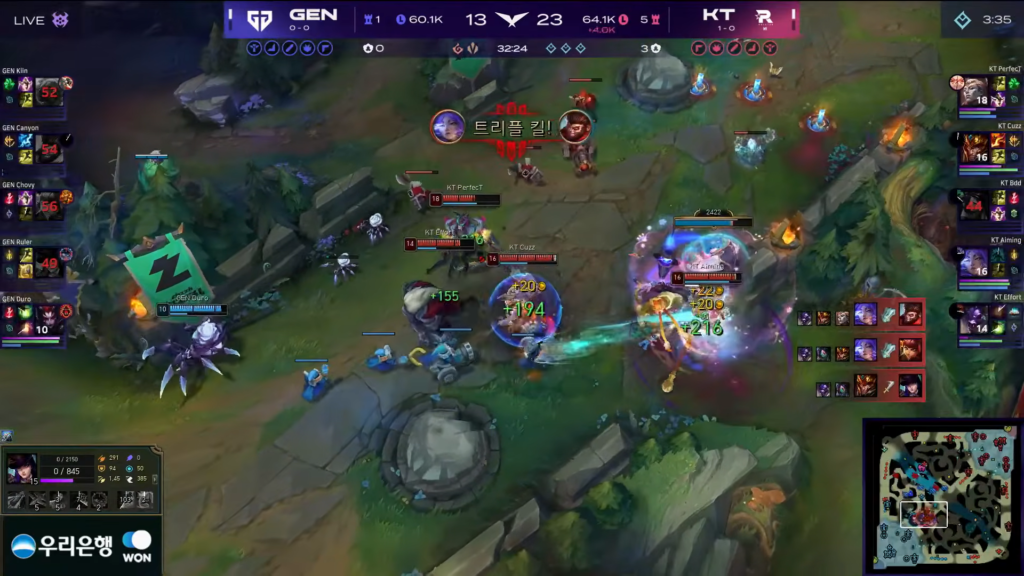This screenshot has width=1024, height=576.
Task: Select KT Aiming's champion portrait
Action: (975, 263)
